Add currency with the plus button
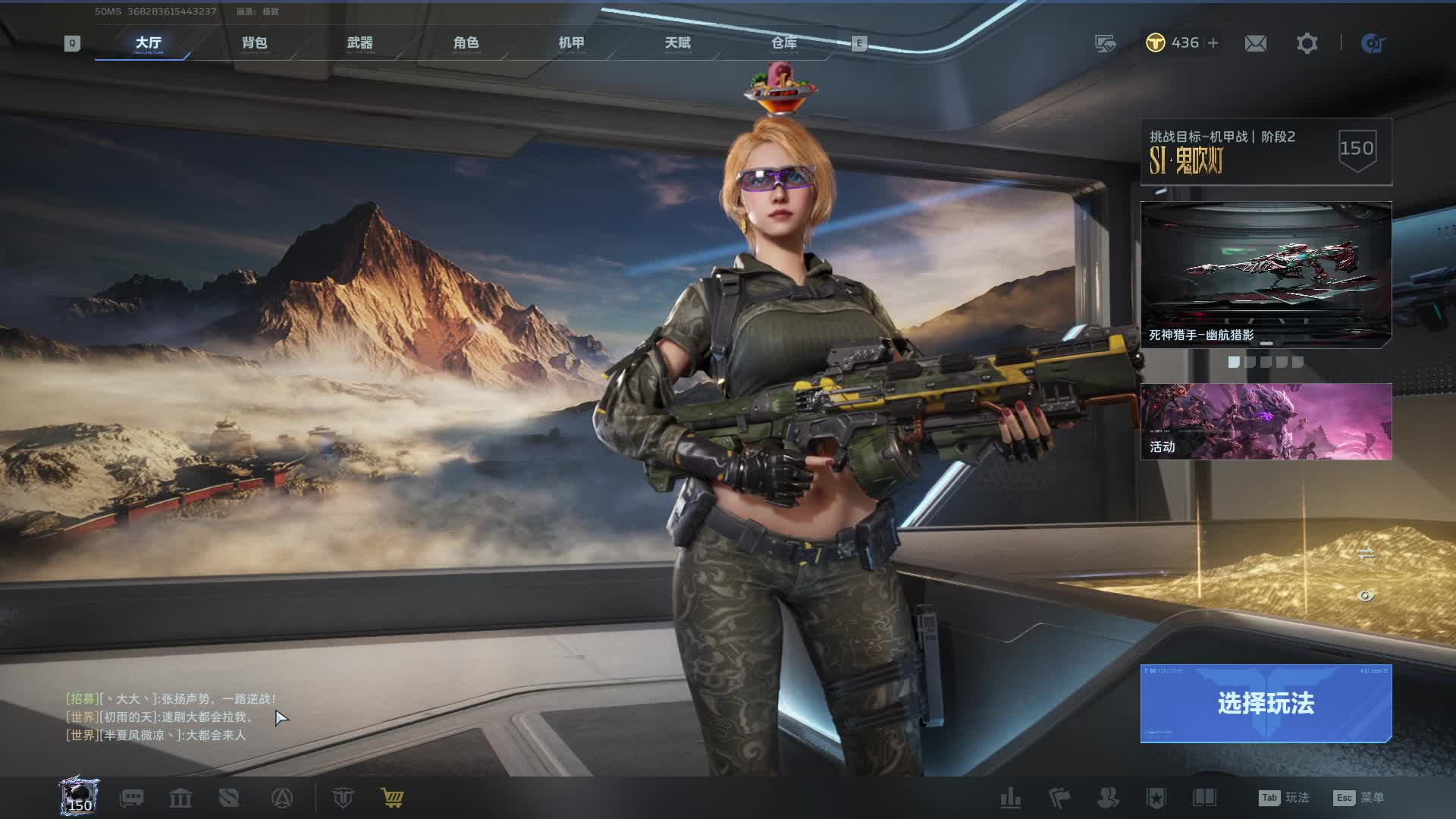 click(1213, 43)
